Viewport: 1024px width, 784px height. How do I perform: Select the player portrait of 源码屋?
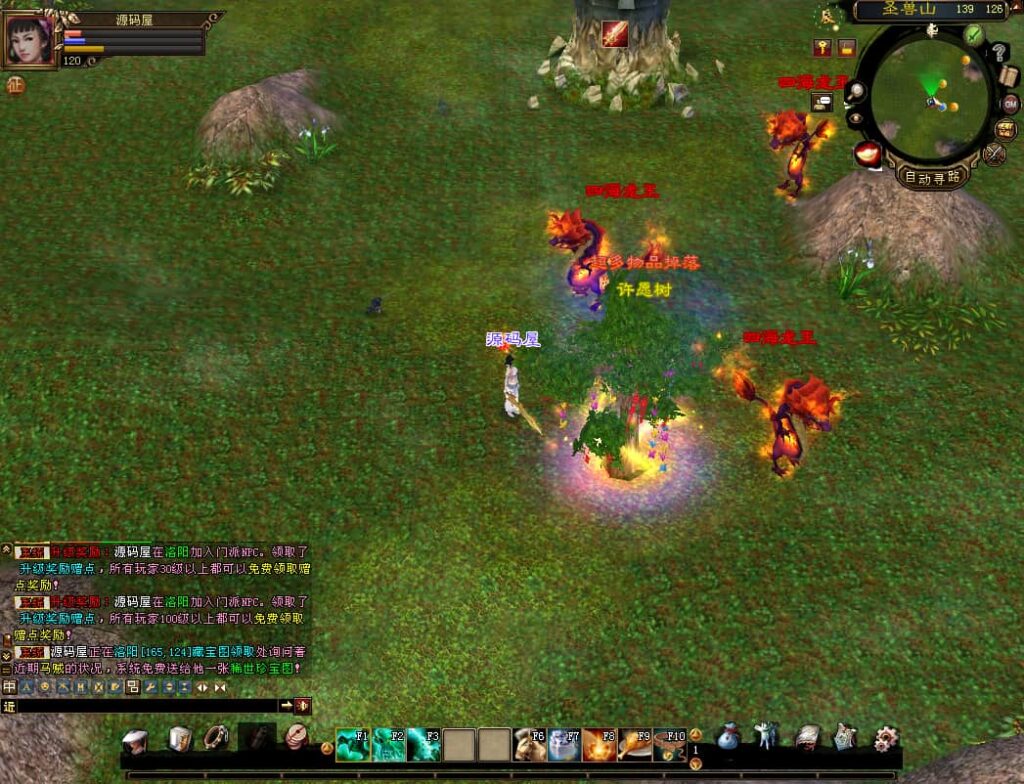pyautogui.click(x=30, y=40)
